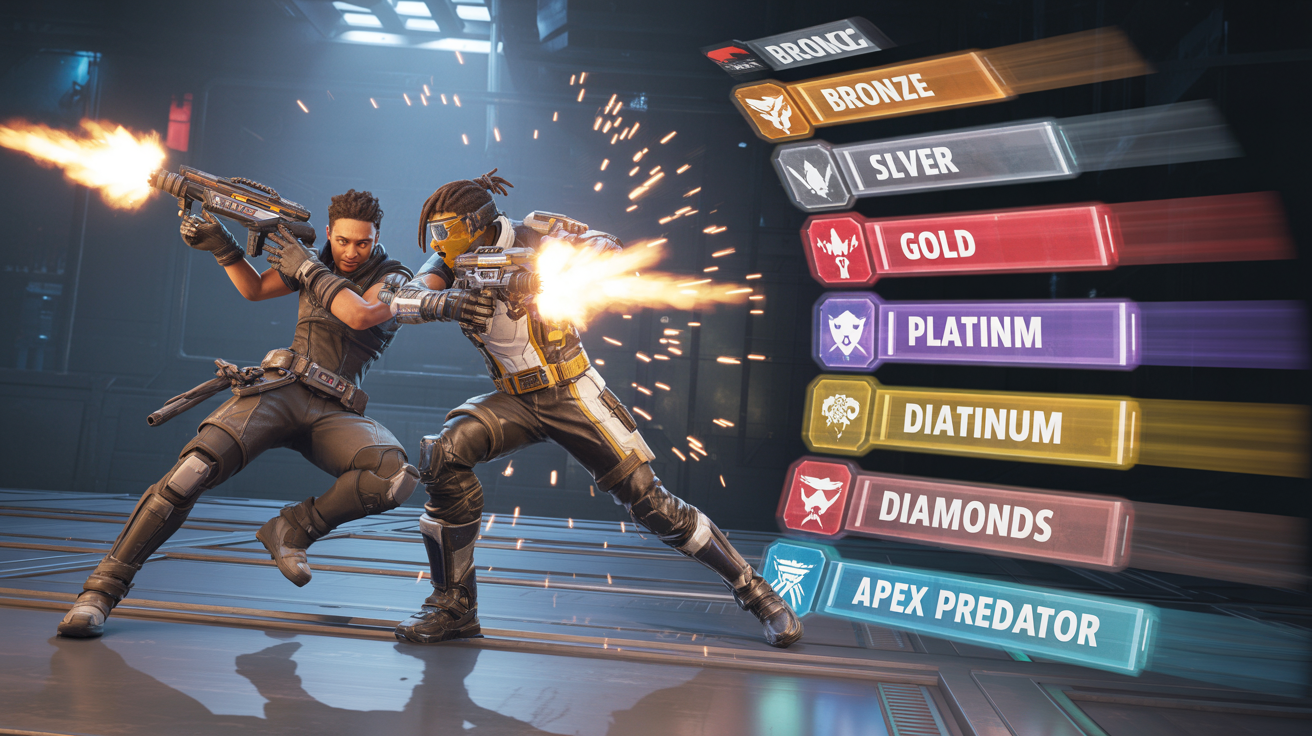1312x736 pixels.
Task: Click the purple badge icon beside Platinm
Action: point(848,330)
